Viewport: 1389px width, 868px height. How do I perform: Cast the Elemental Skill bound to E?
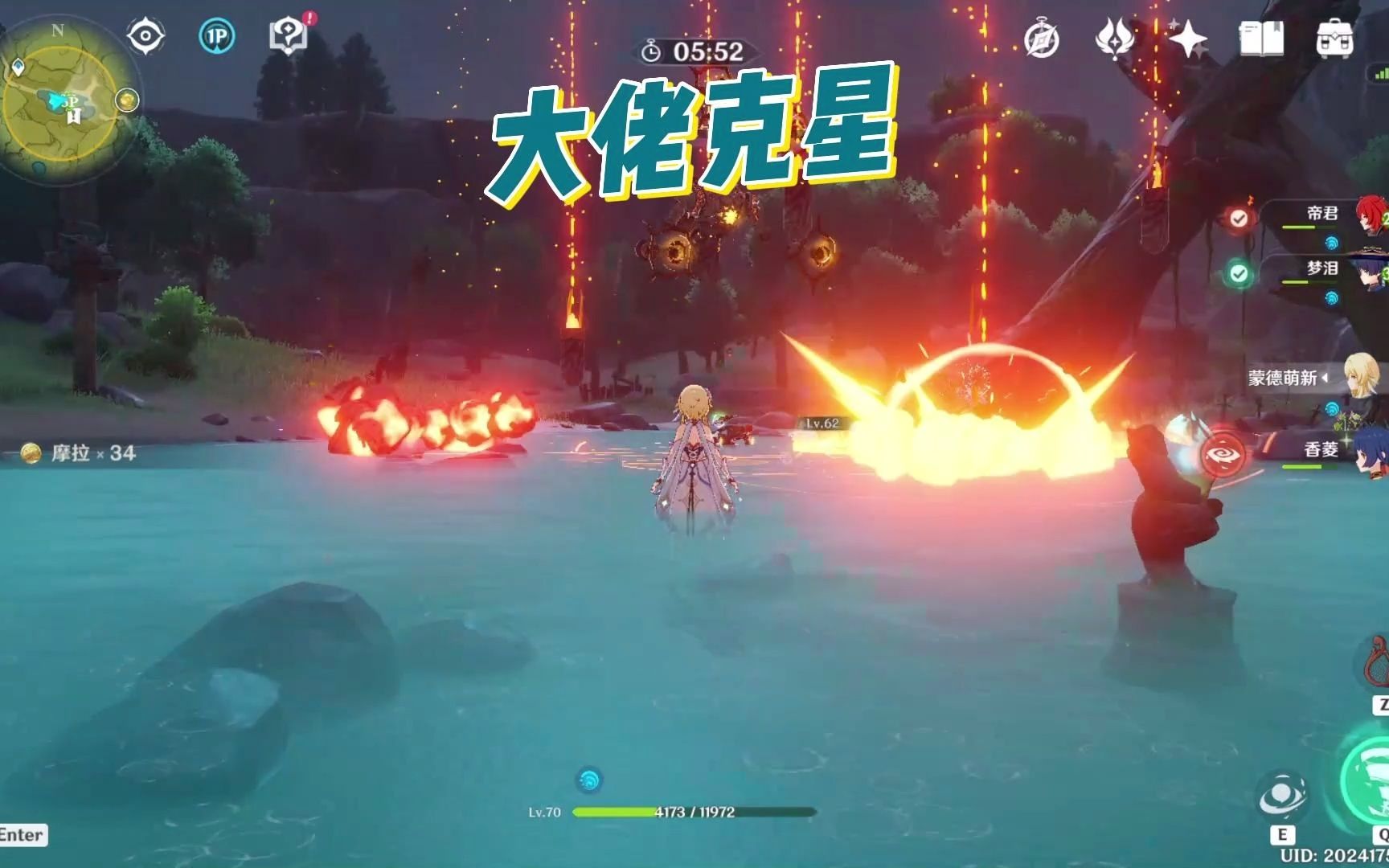(1282, 796)
